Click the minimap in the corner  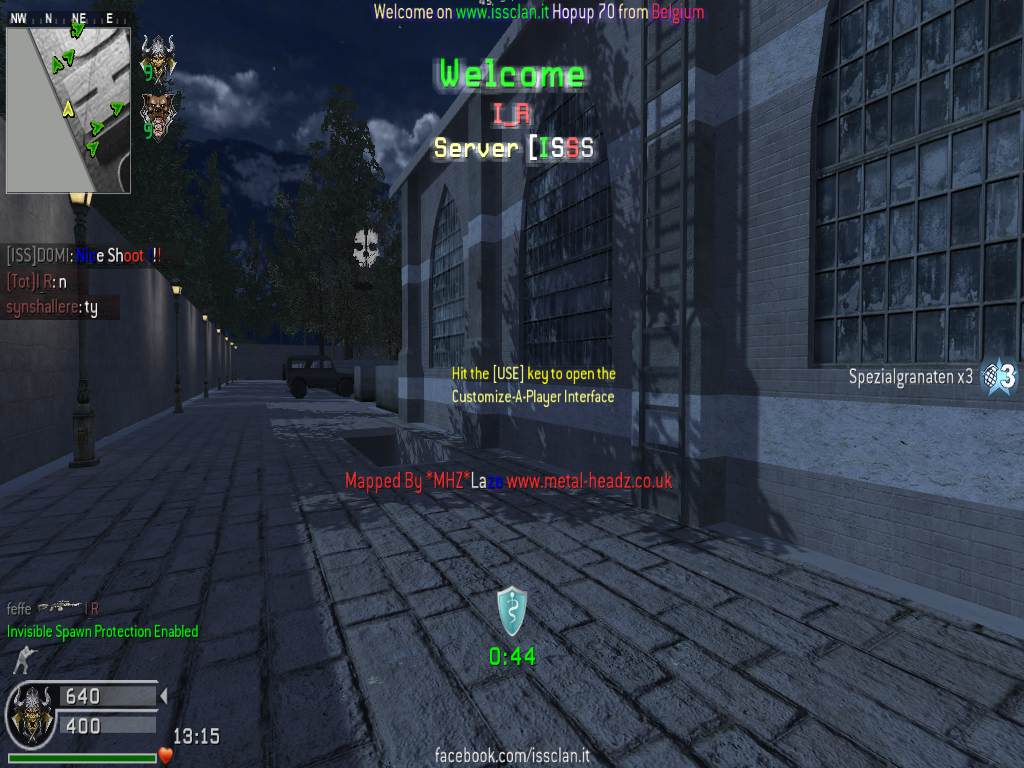click(x=68, y=109)
